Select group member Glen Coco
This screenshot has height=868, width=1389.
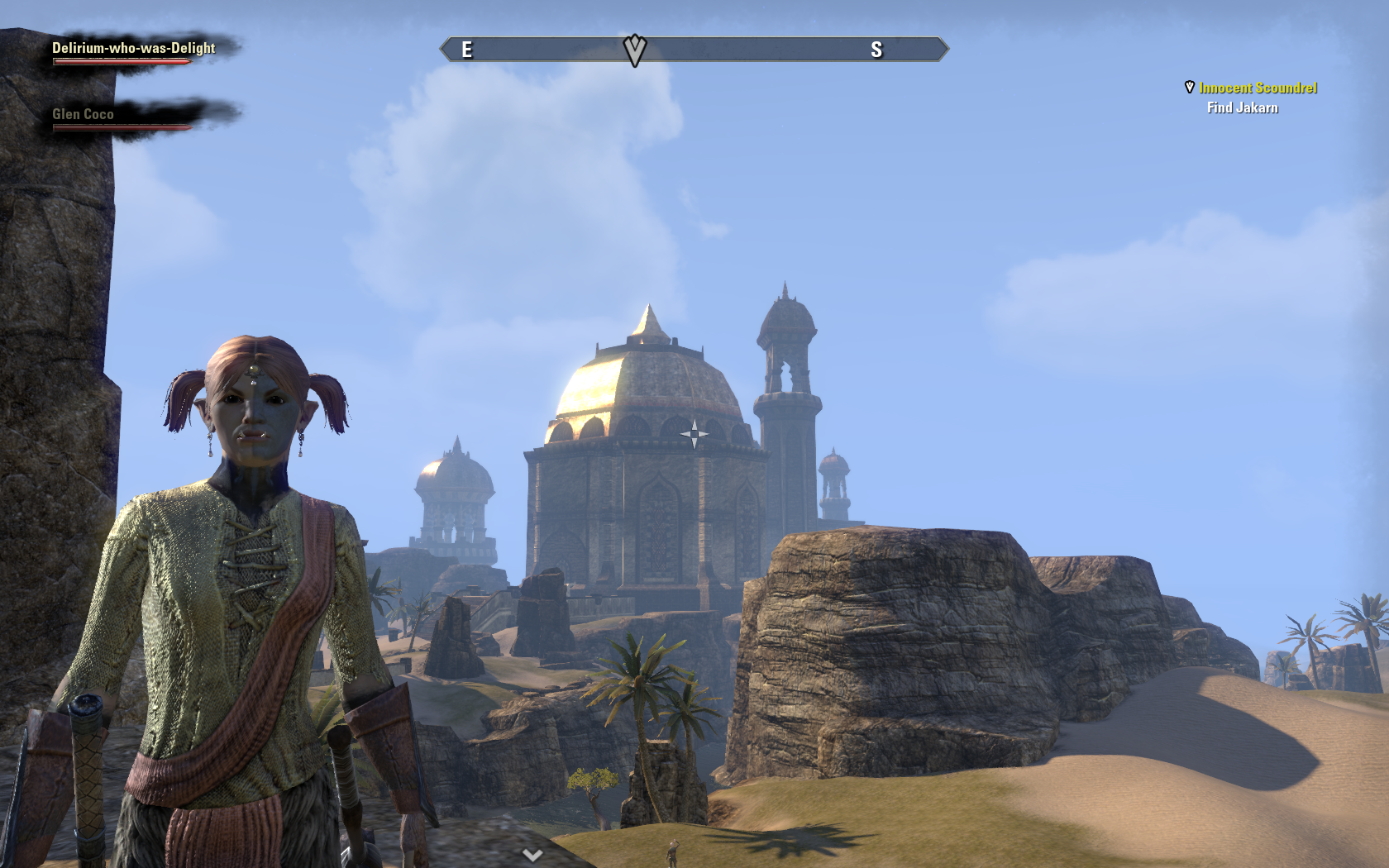[x=83, y=114]
